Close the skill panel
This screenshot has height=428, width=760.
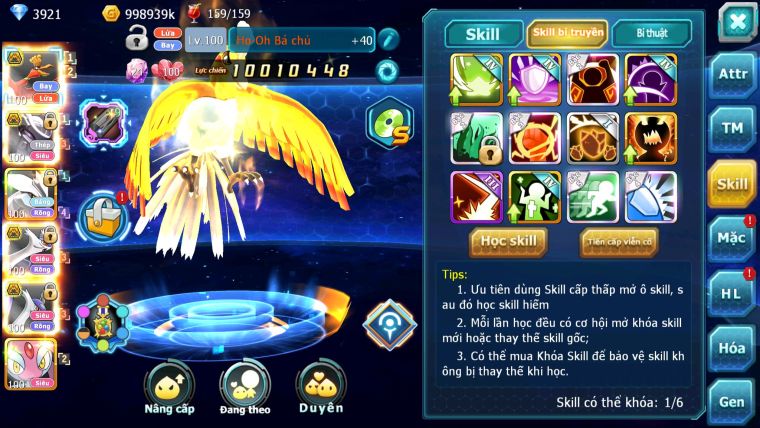tap(737, 21)
